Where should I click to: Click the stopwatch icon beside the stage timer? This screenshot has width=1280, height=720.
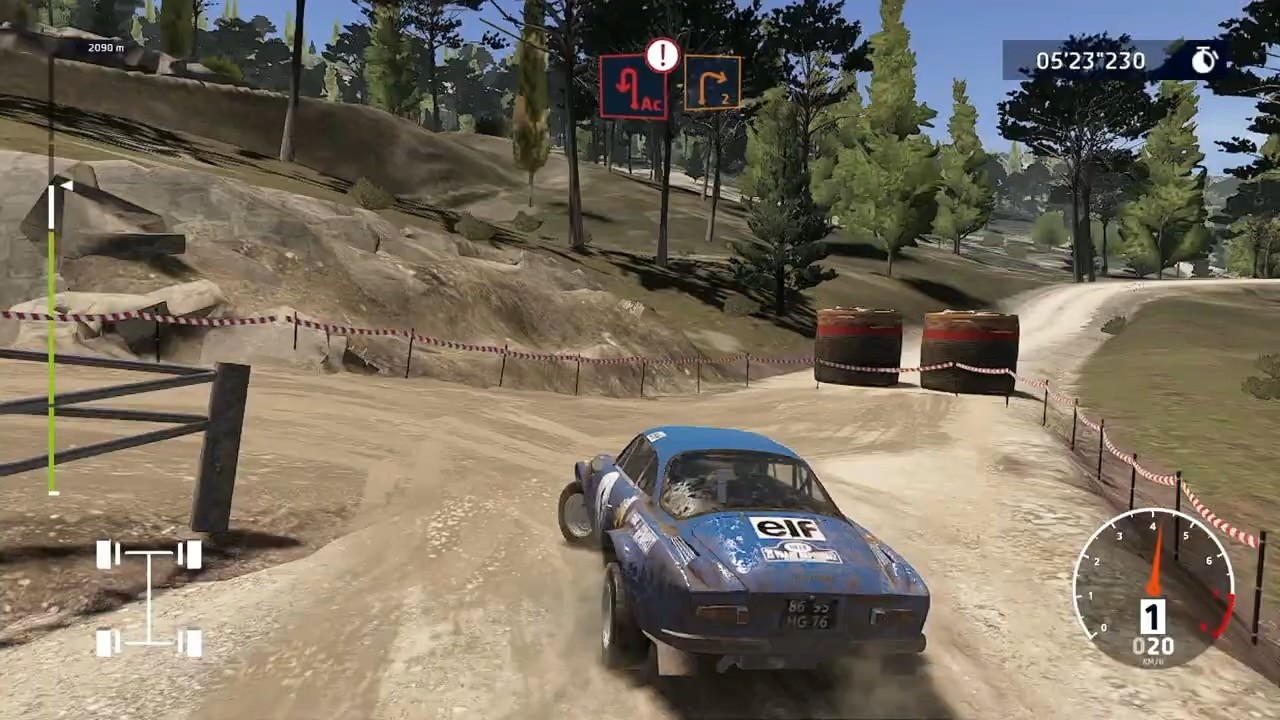[x=1203, y=60]
